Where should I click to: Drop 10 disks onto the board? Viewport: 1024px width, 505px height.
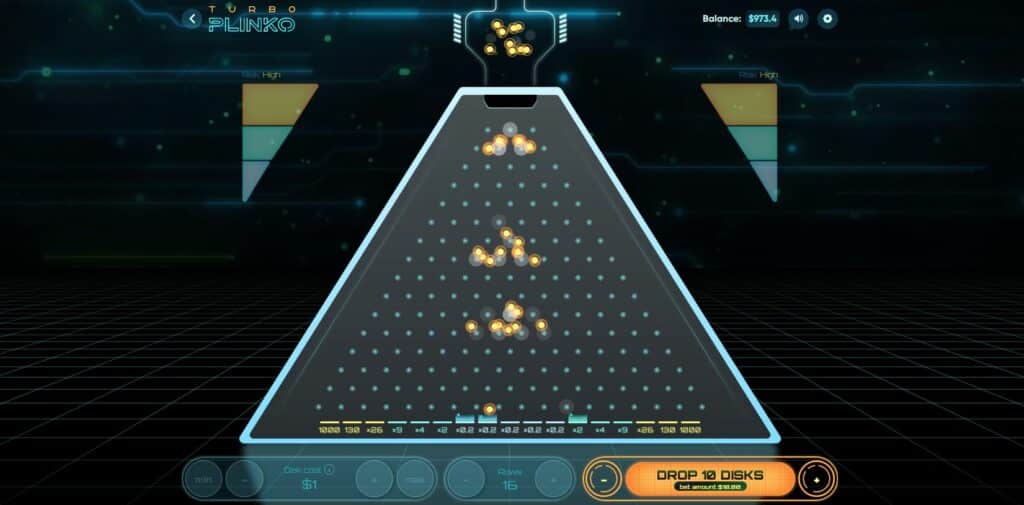(710, 478)
